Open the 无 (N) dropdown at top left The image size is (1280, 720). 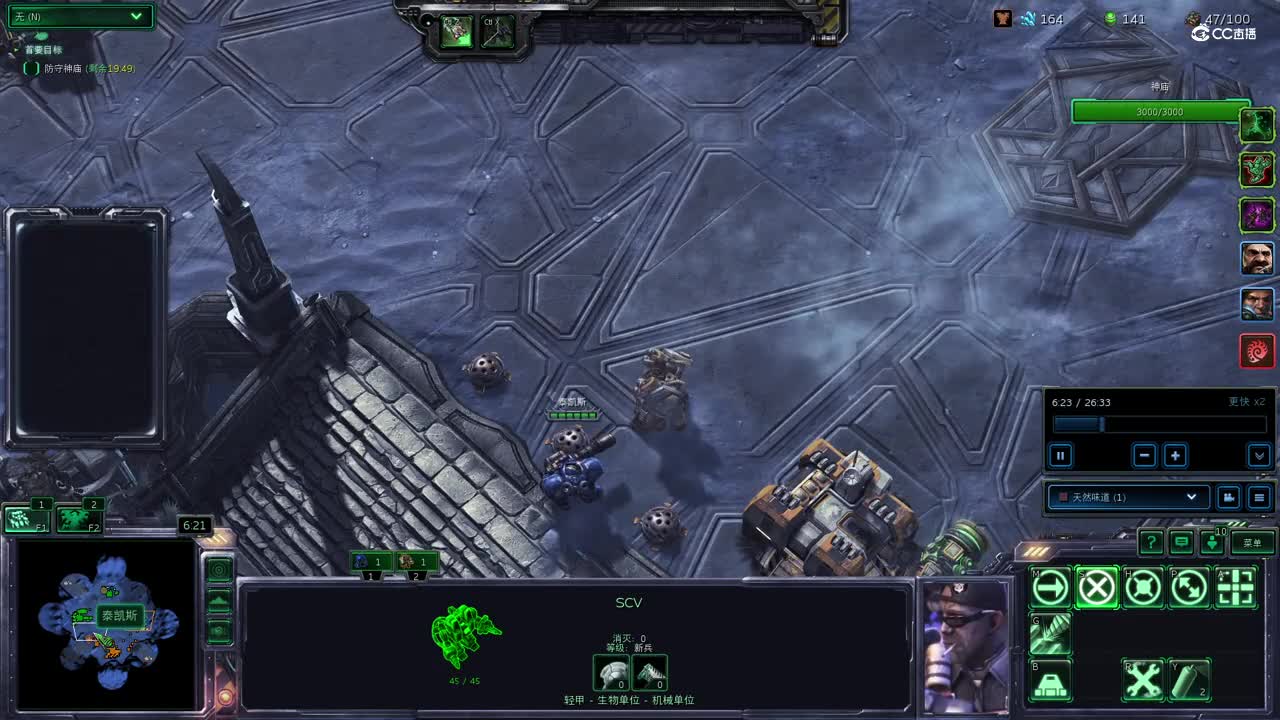pyautogui.click(x=80, y=17)
